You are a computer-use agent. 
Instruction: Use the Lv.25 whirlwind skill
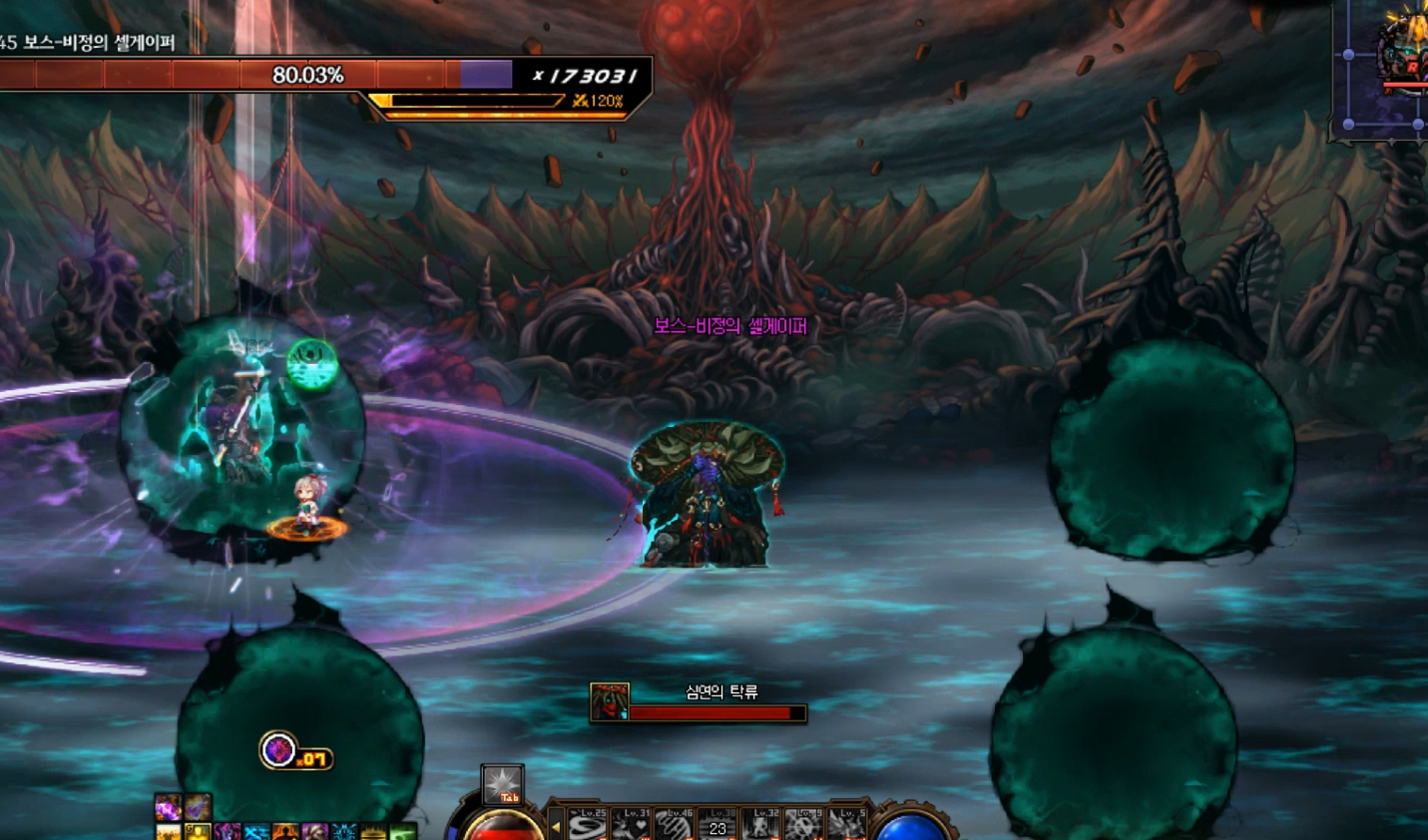[588, 824]
